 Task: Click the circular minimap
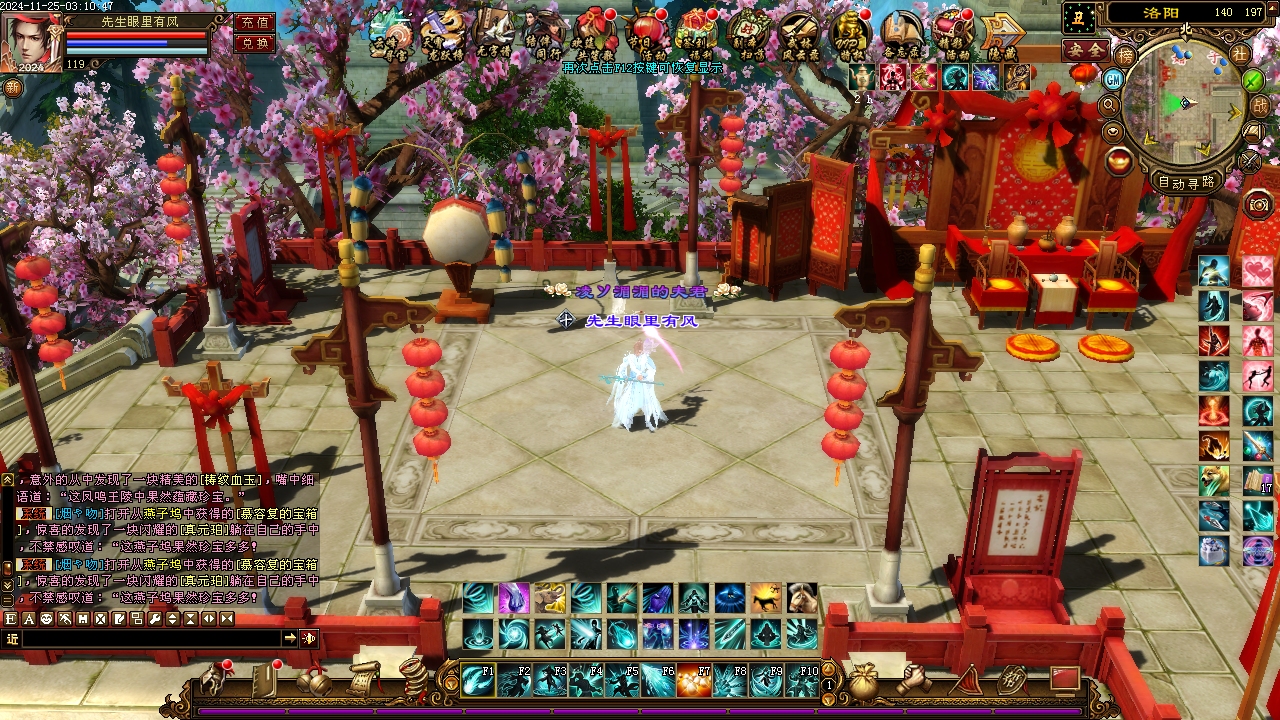(1184, 105)
